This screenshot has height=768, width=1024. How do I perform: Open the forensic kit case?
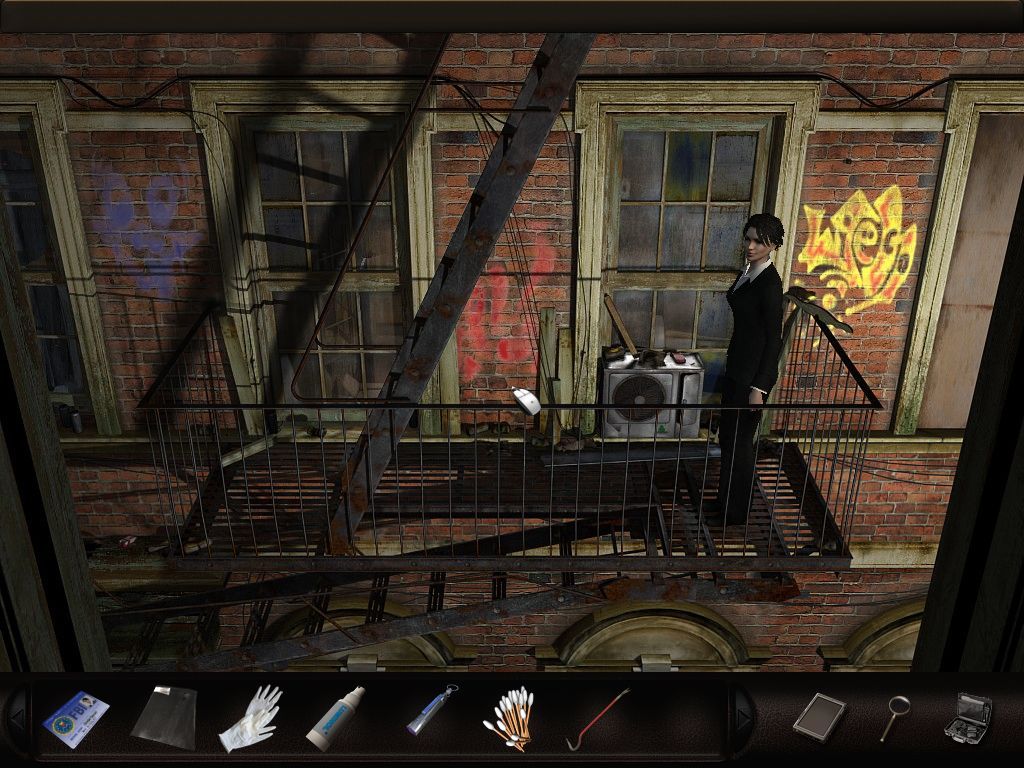(967, 716)
